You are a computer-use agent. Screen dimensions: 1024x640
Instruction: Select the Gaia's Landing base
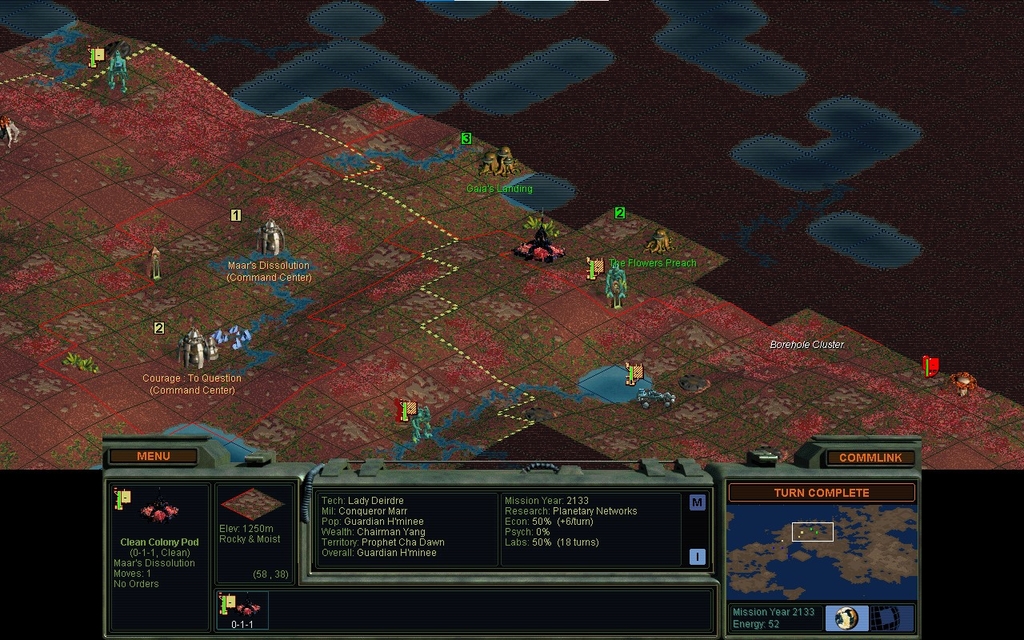tap(499, 161)
